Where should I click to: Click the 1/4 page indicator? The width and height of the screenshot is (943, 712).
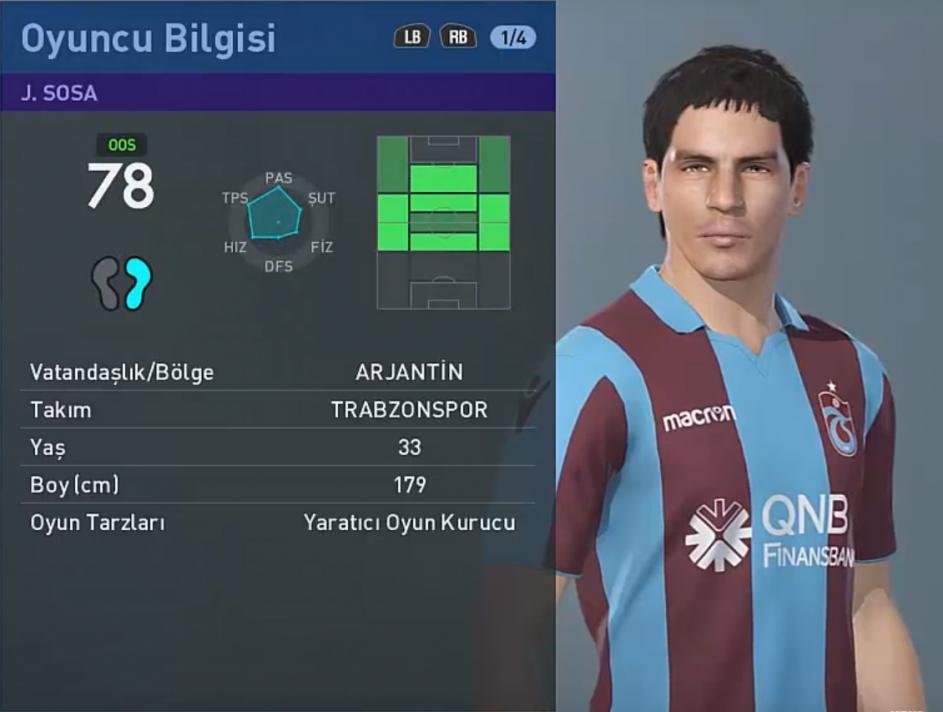[x=513, y=38]
